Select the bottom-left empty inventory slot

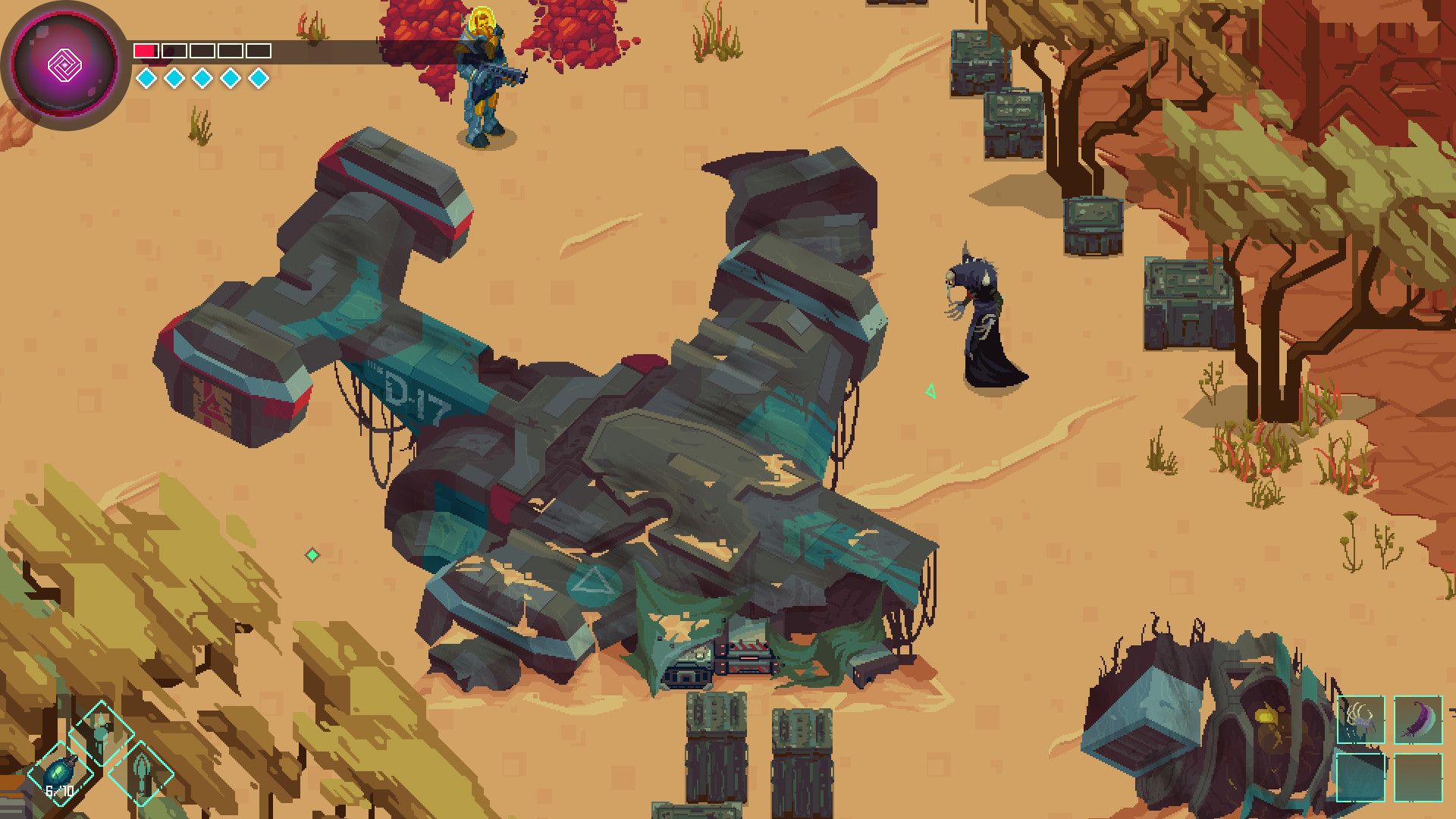1360,777
